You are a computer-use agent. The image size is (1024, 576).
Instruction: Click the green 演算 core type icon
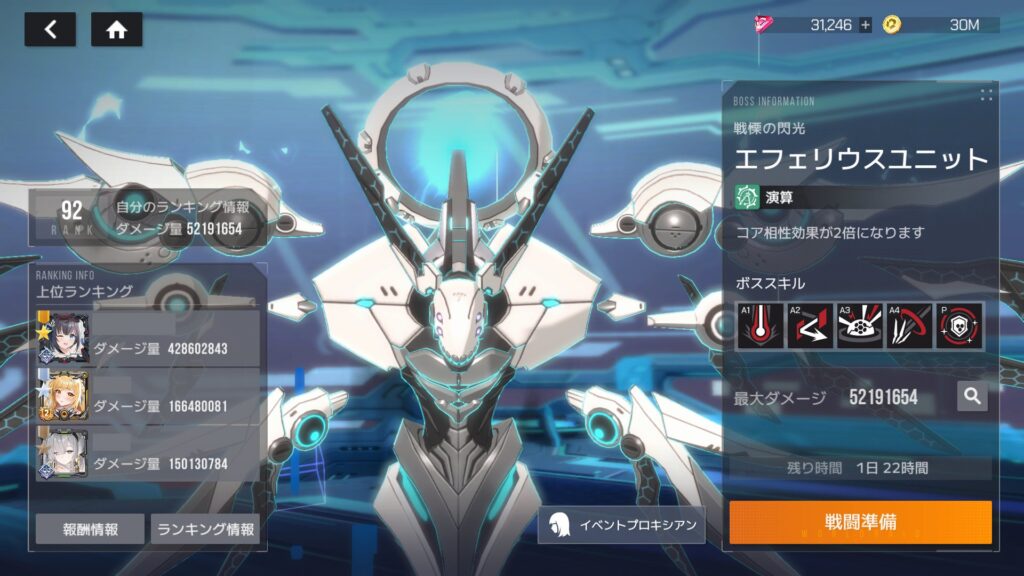(746, 197)
